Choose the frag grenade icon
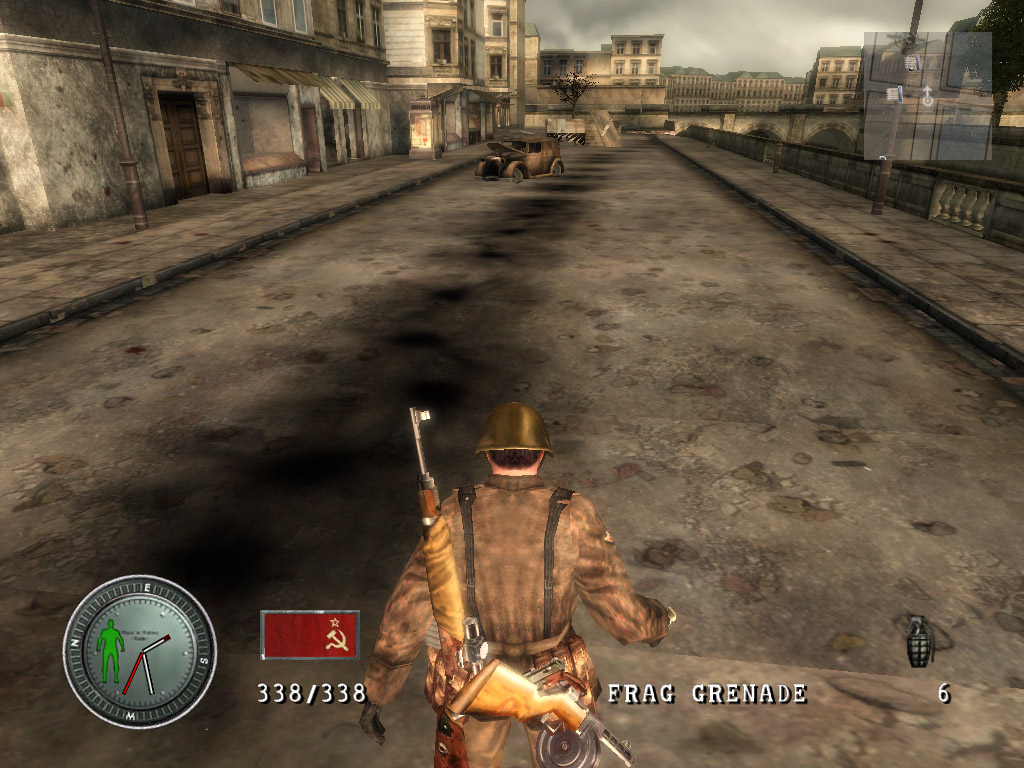 click(919, 641)
